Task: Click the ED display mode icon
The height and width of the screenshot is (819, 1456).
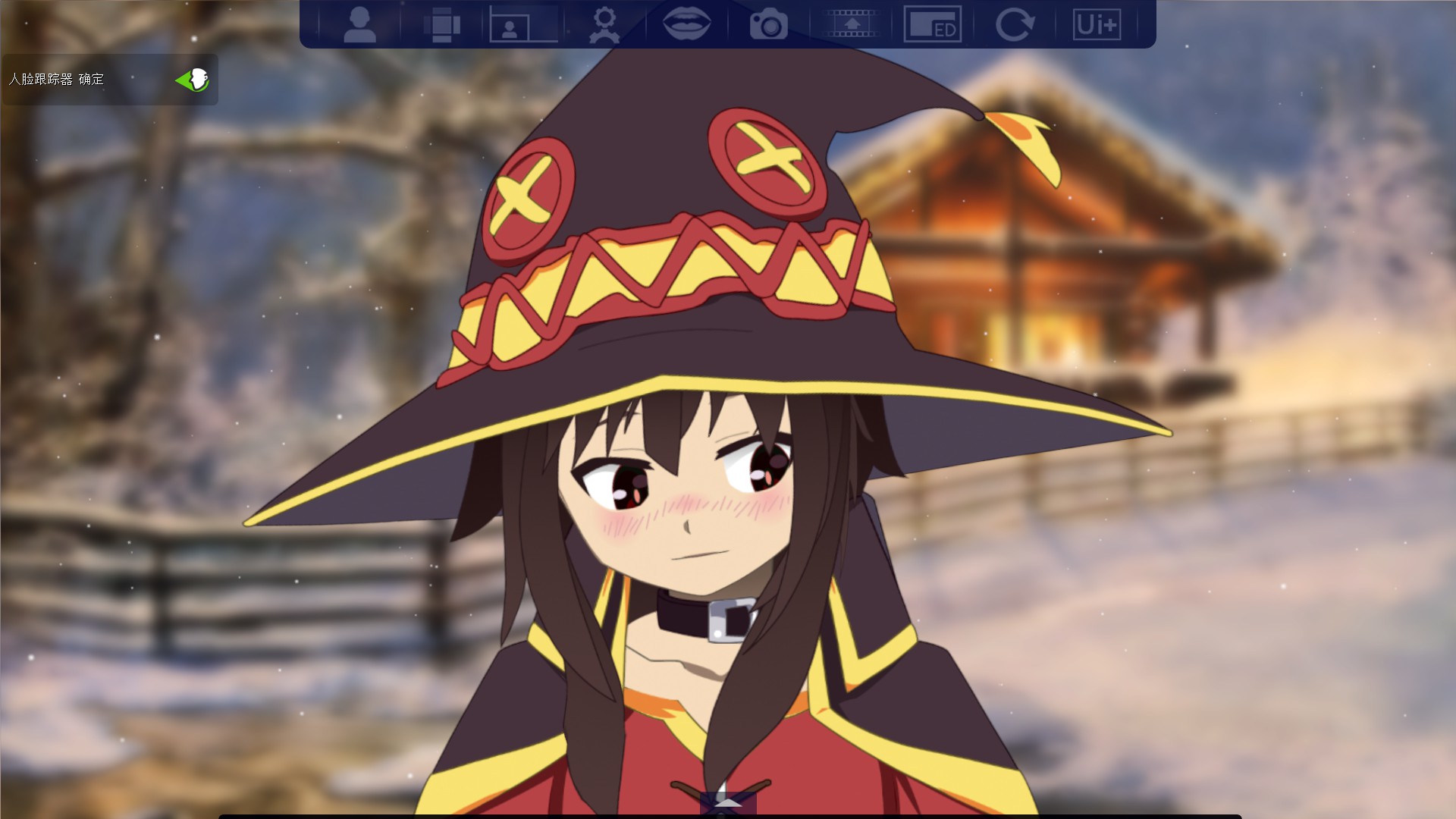Action: click(934, 24)
